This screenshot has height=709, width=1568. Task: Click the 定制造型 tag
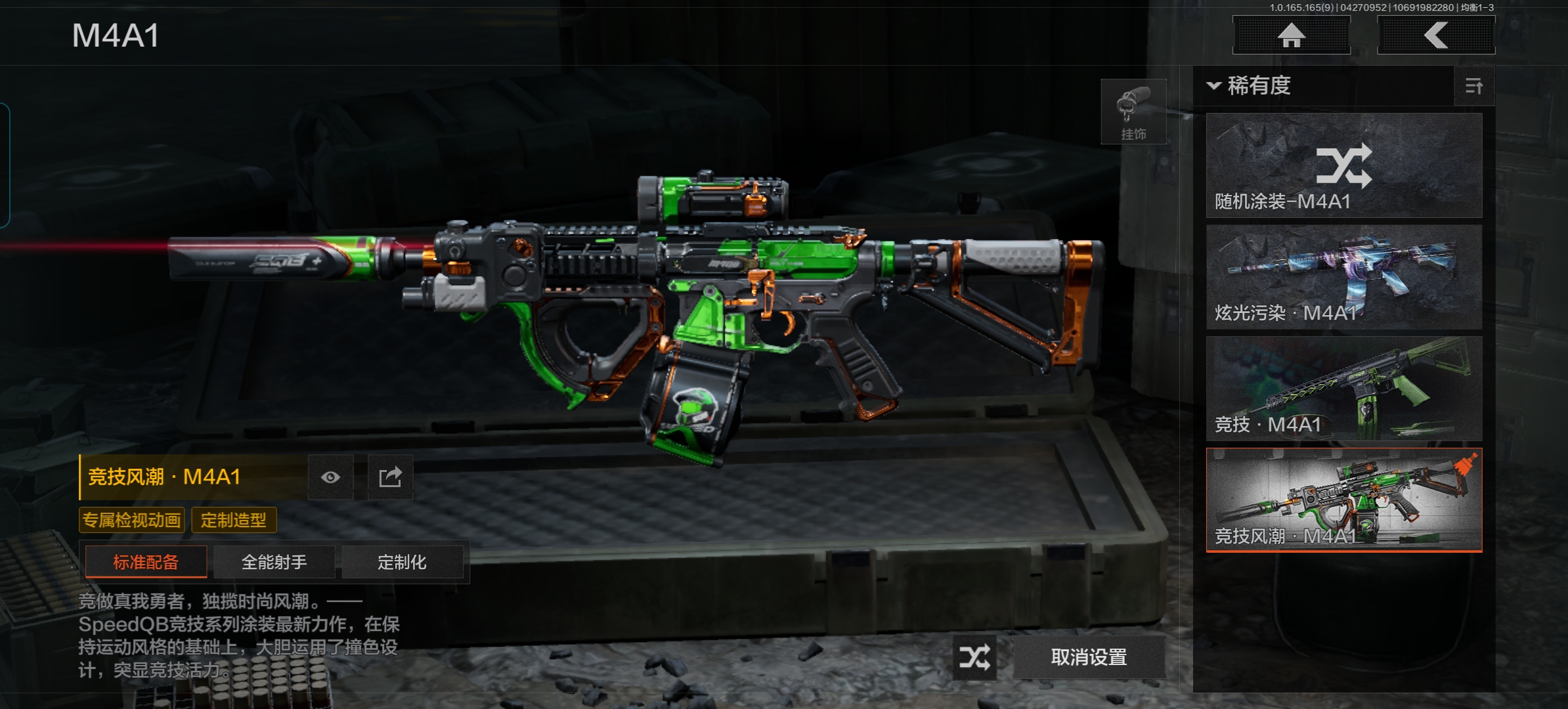[x=234, y=521]
